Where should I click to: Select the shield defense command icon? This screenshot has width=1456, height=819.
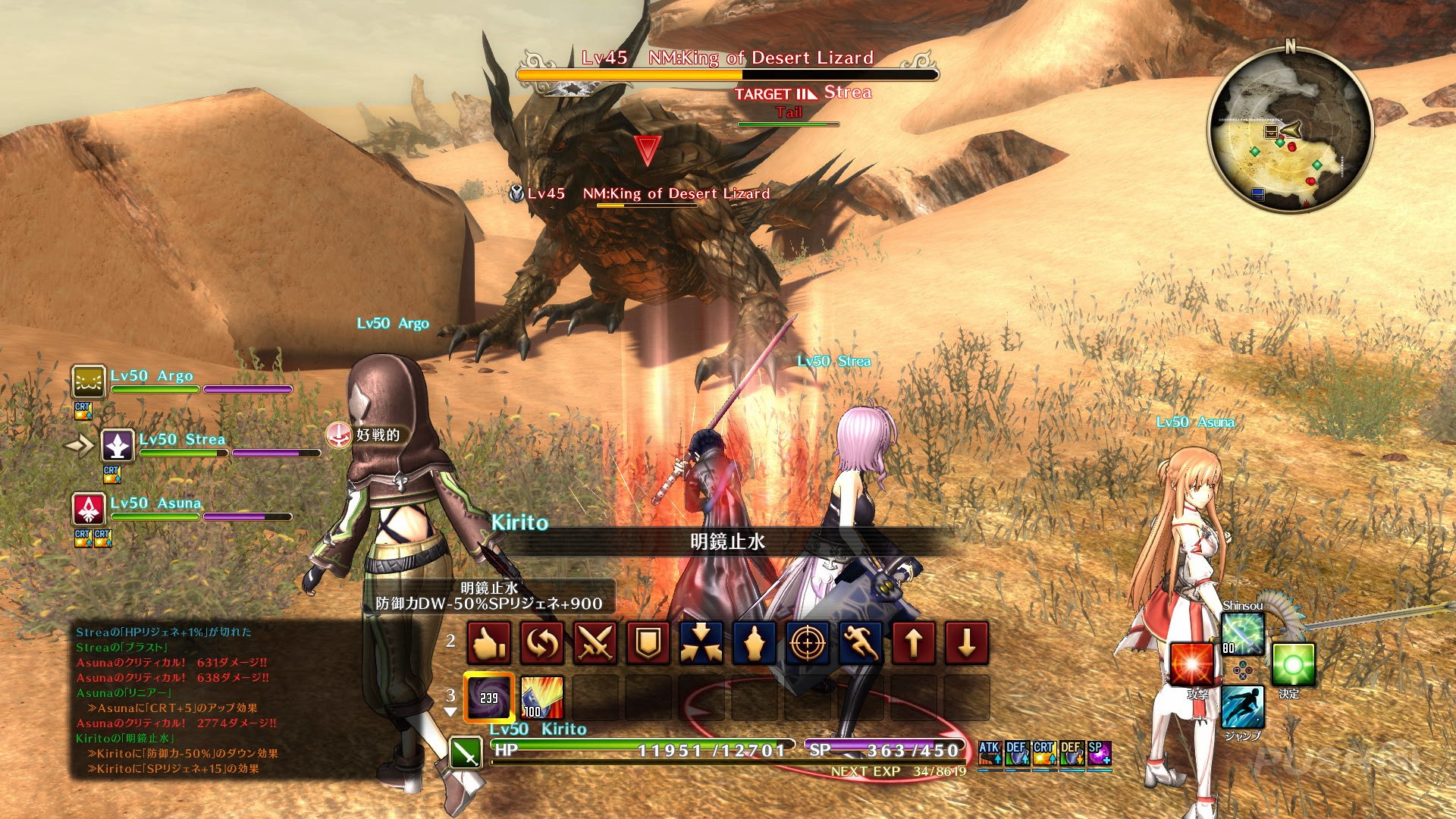647,643
